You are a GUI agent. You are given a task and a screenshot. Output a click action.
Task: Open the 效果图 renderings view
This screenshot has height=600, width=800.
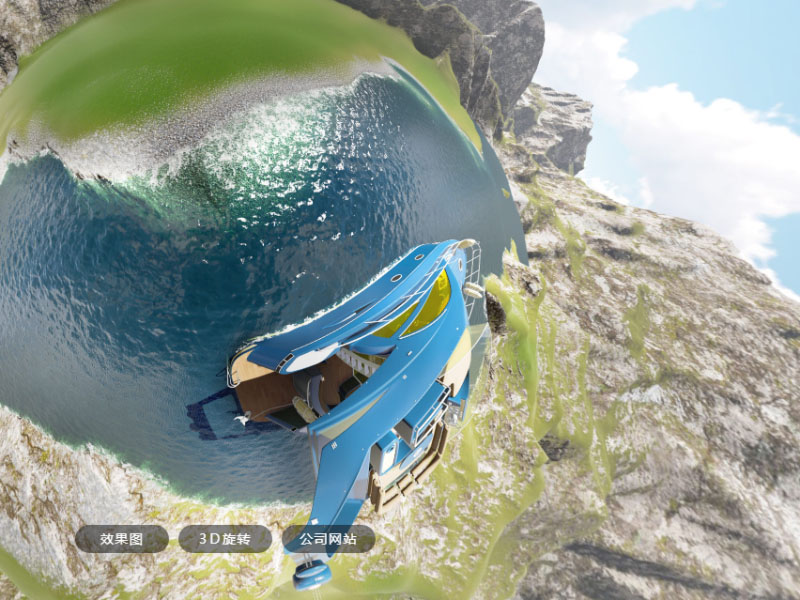121,539
